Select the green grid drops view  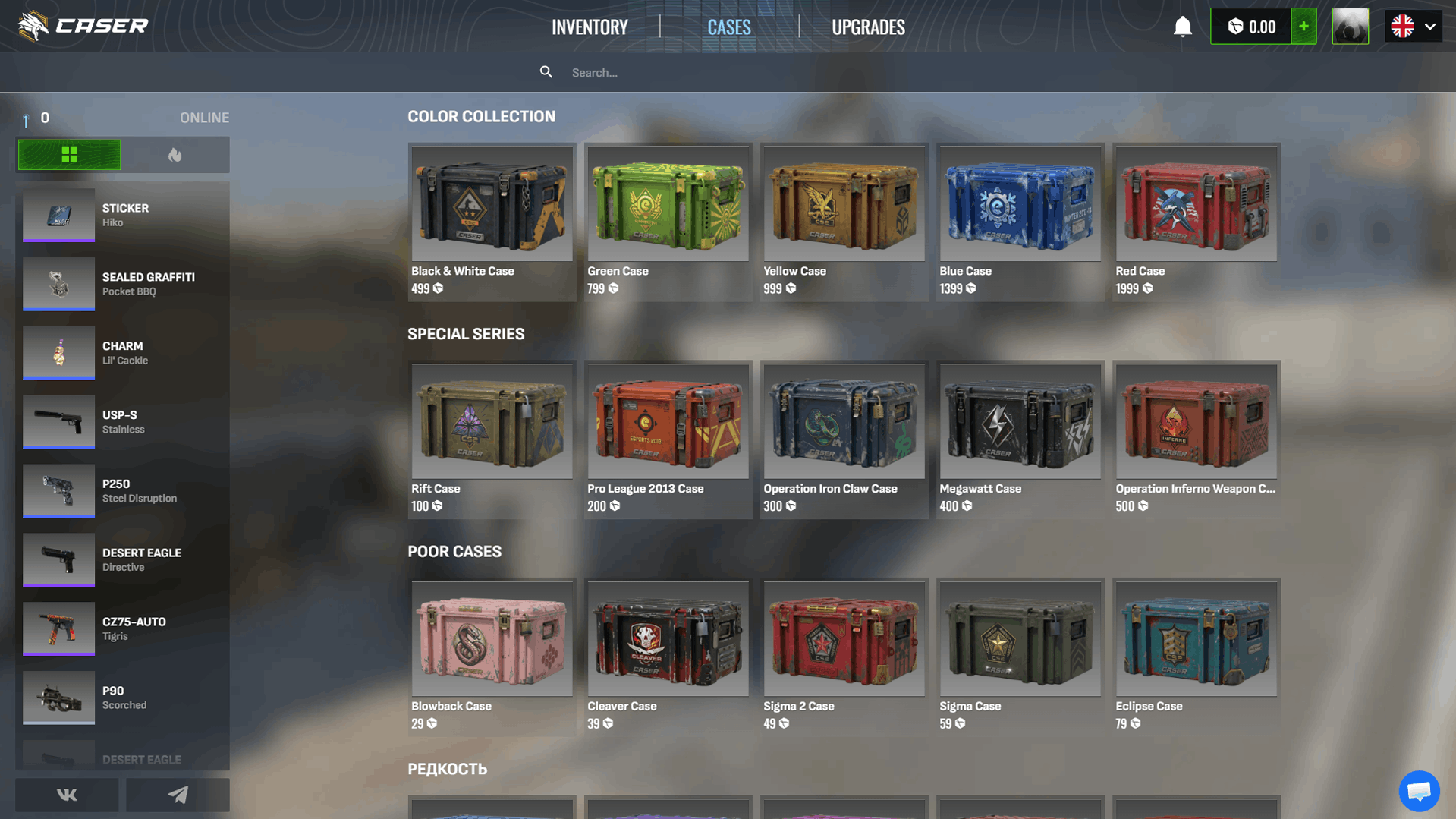point(69,154)
